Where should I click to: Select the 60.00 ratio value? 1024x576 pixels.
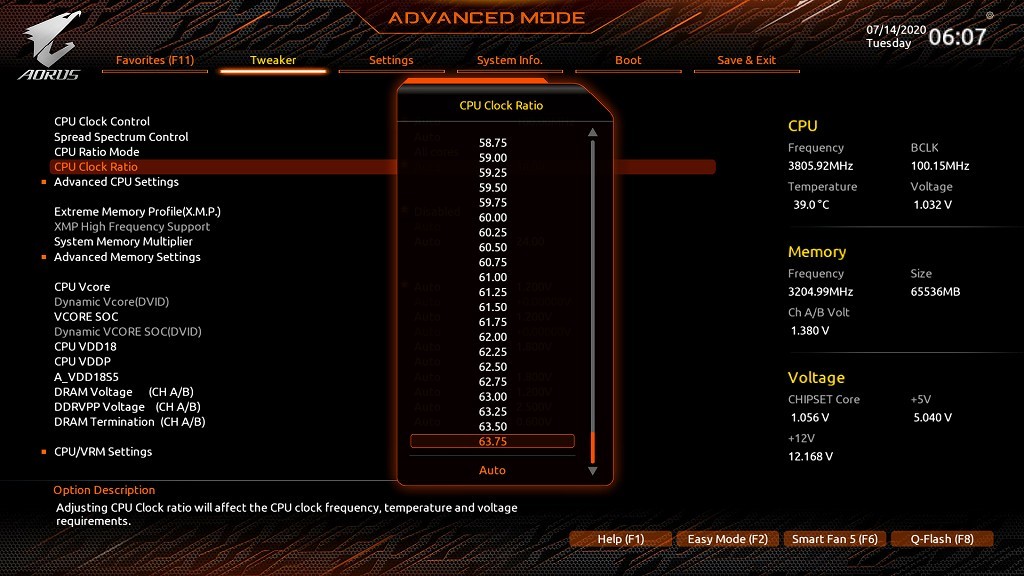pos(492,217)
